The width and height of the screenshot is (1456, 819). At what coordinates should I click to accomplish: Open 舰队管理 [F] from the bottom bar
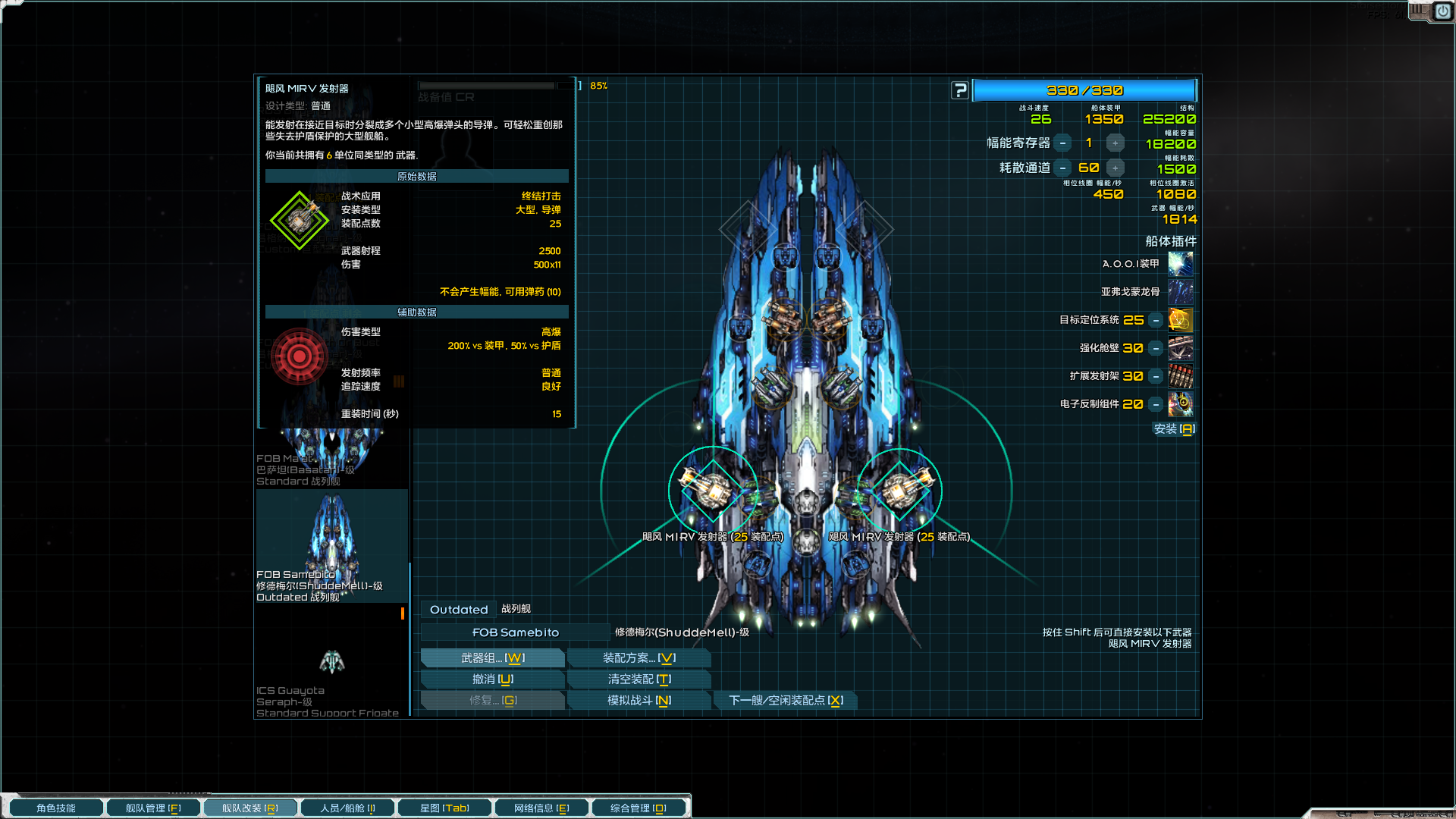[153, 807]
